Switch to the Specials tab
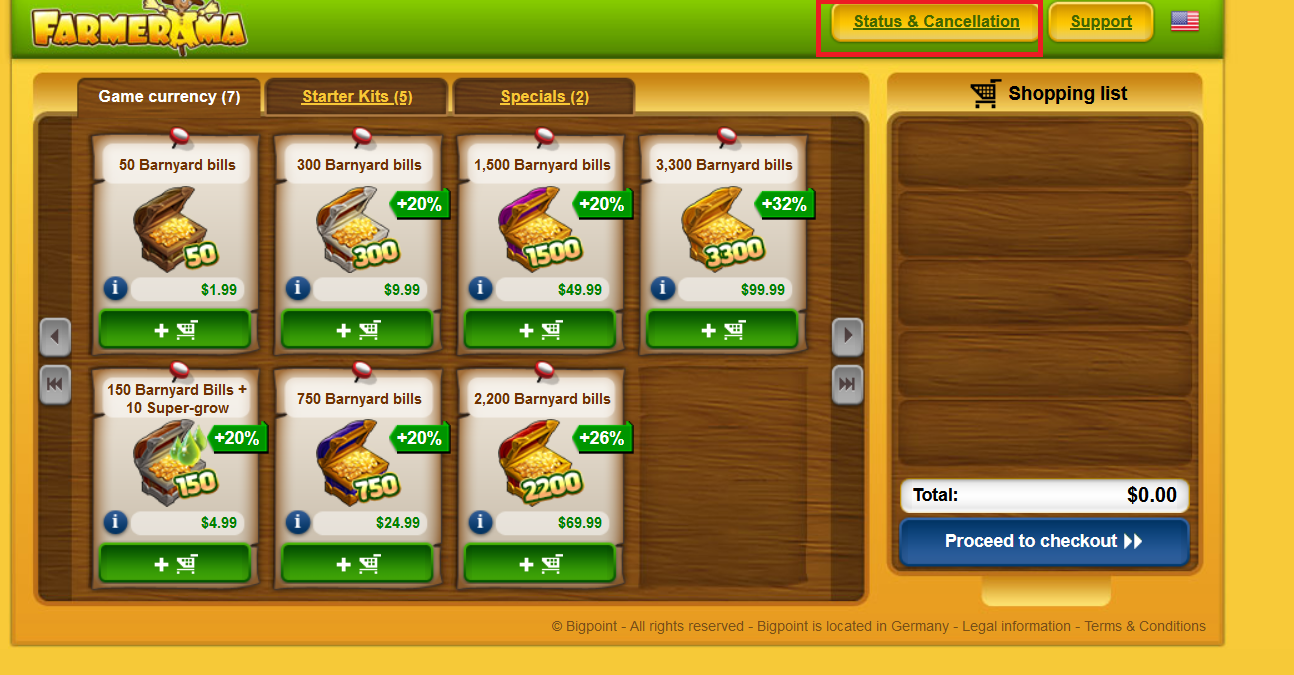Image resolution: width=1294 pixels, height=675 pixels. [x=544, y=97]
